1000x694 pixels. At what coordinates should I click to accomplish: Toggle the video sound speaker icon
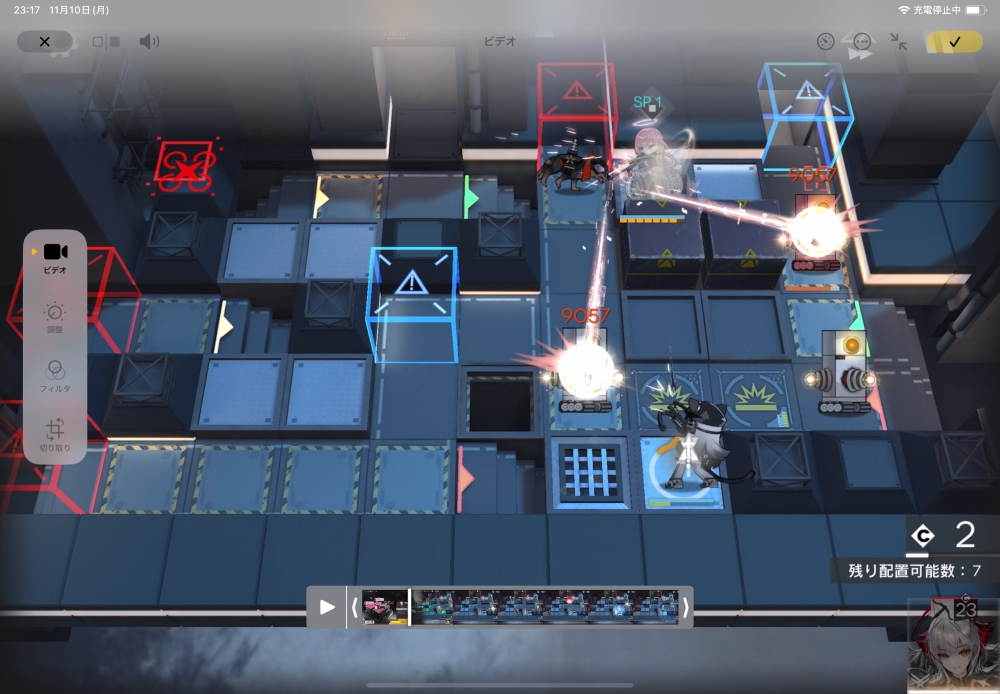(x=149, y=42)
